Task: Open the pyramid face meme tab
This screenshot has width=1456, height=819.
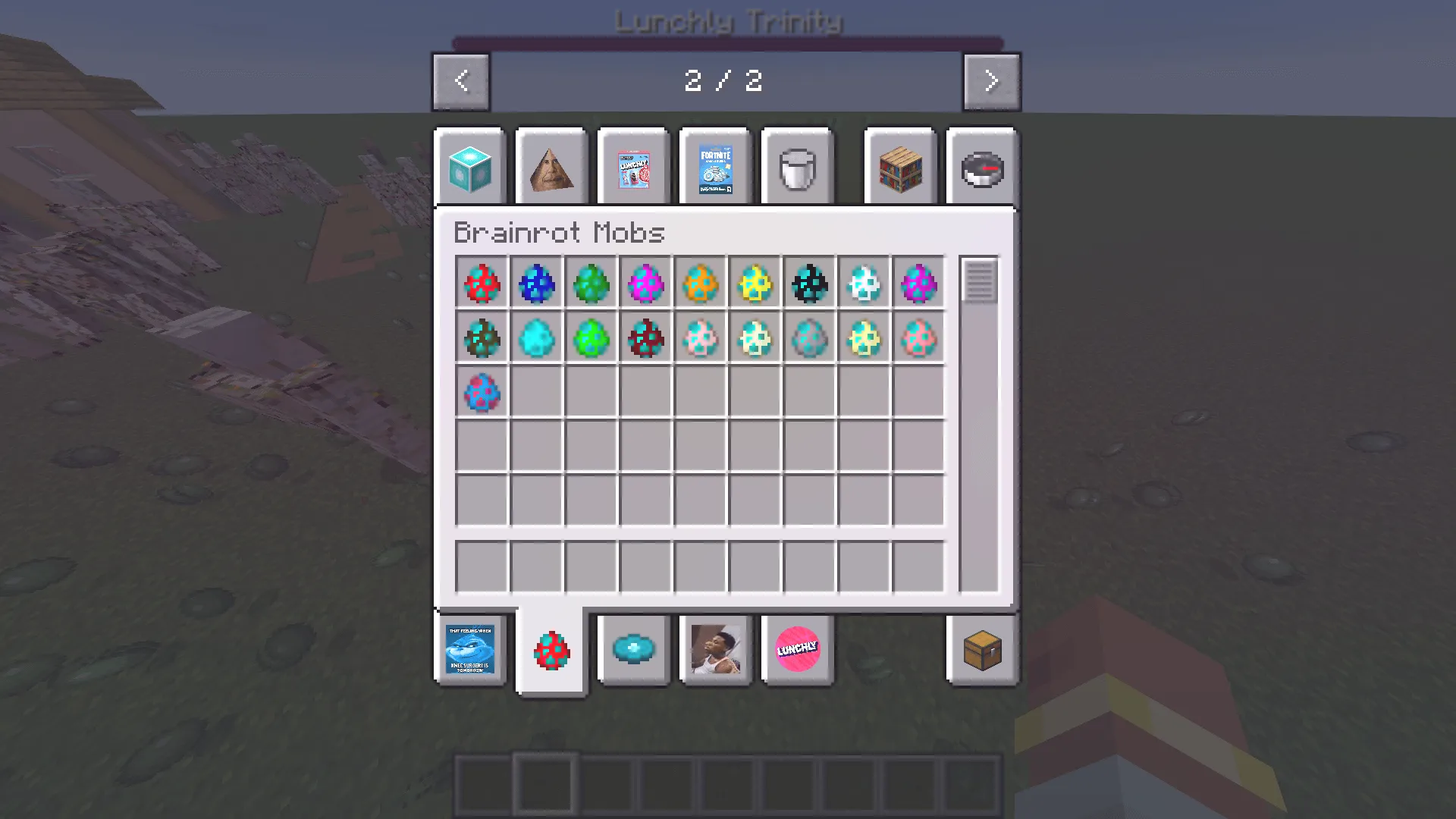Action: (551, 166)
